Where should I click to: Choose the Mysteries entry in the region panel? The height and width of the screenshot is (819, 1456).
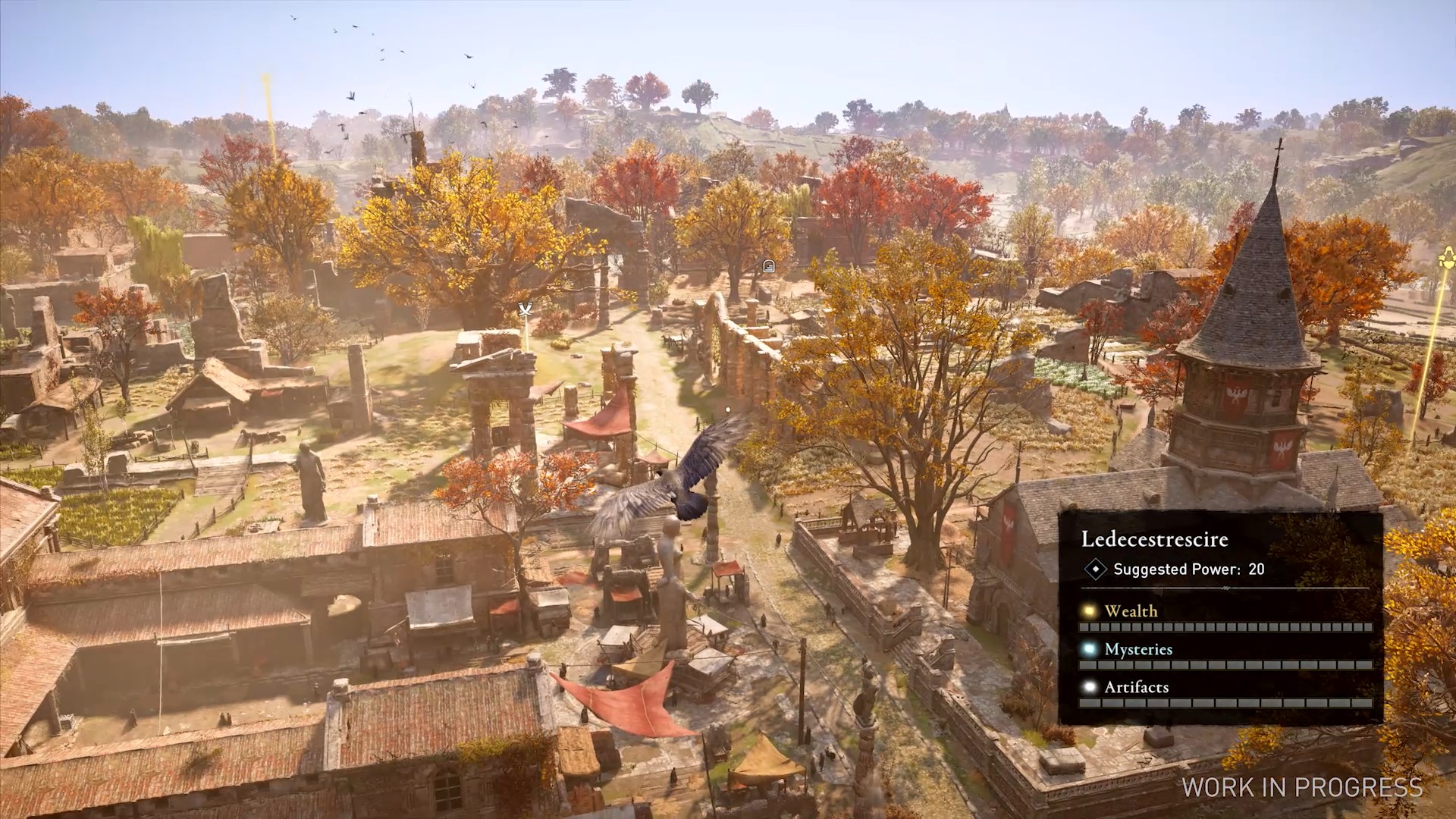1137,649
